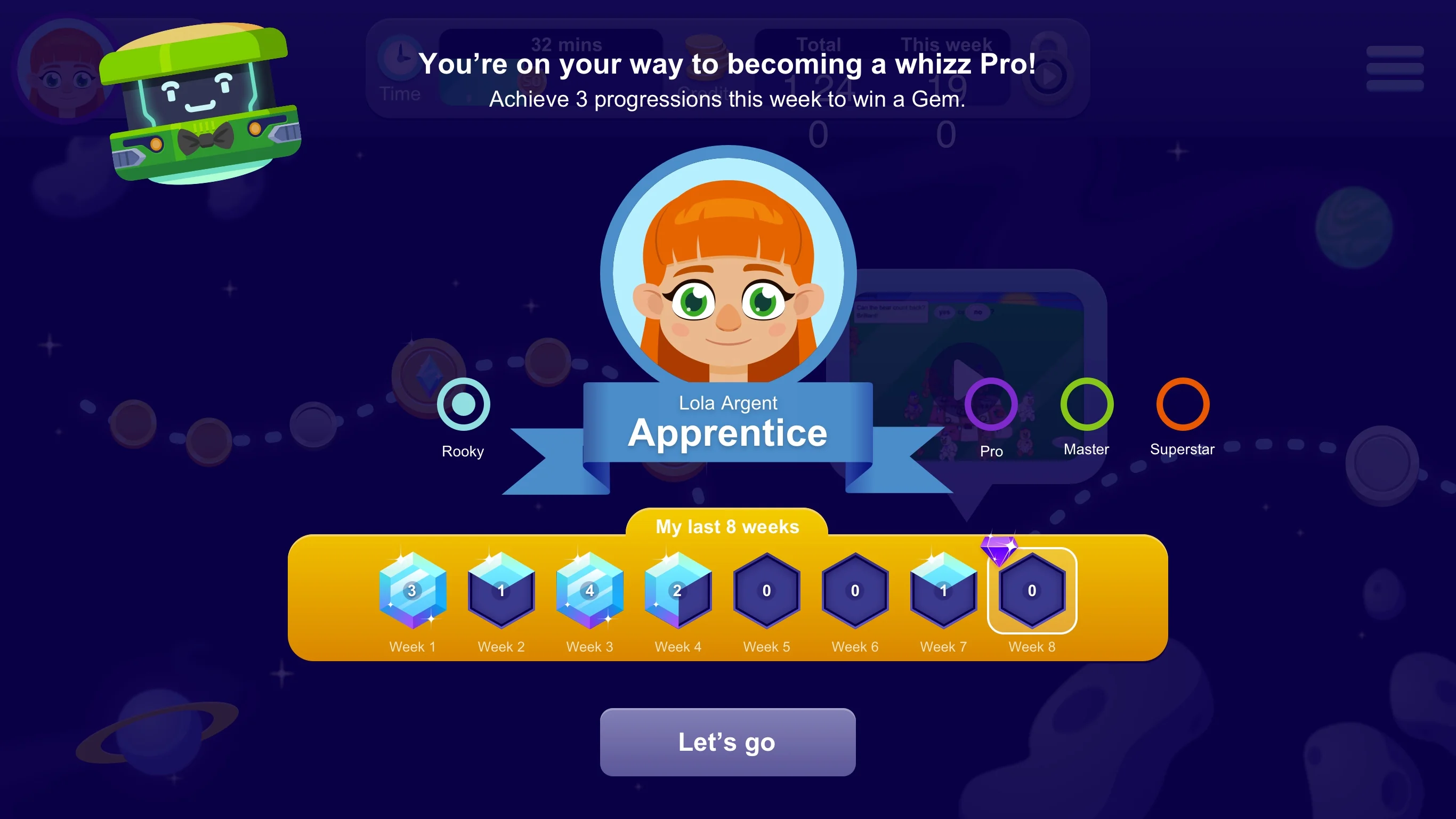
Task: Click the play overlay on the video preview
Action: [x=967, y=373]
